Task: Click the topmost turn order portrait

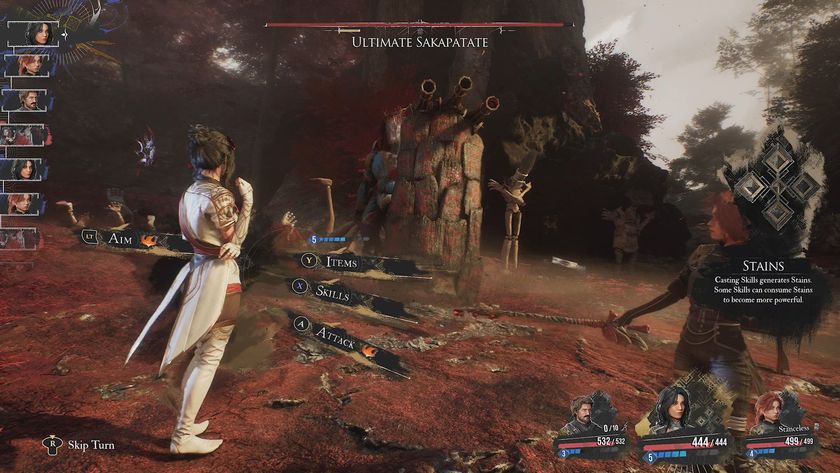Action: click(34, 32)
